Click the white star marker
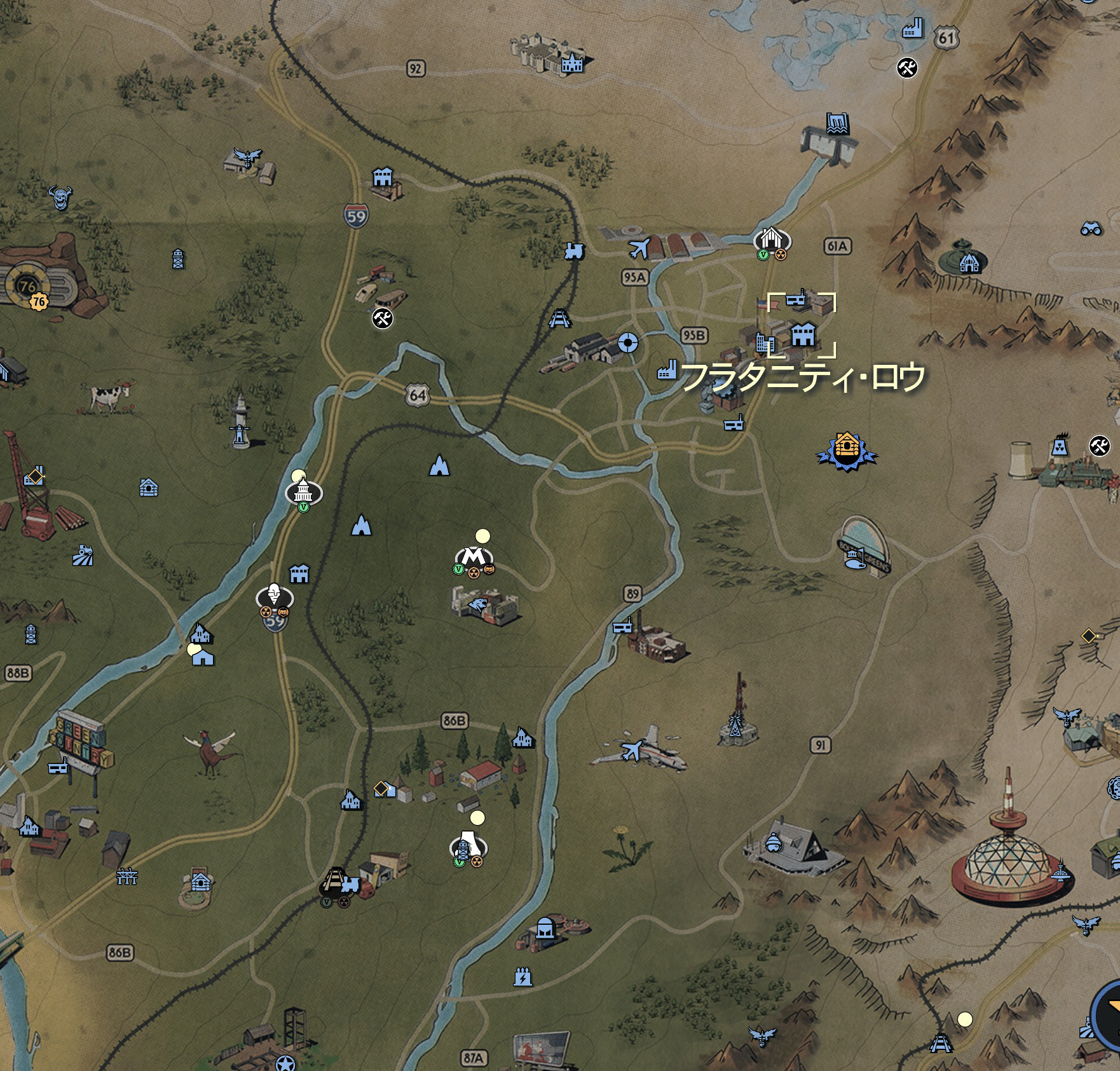Image resolution: width=1120 pixels, height=1071 pixels. 285,1063
